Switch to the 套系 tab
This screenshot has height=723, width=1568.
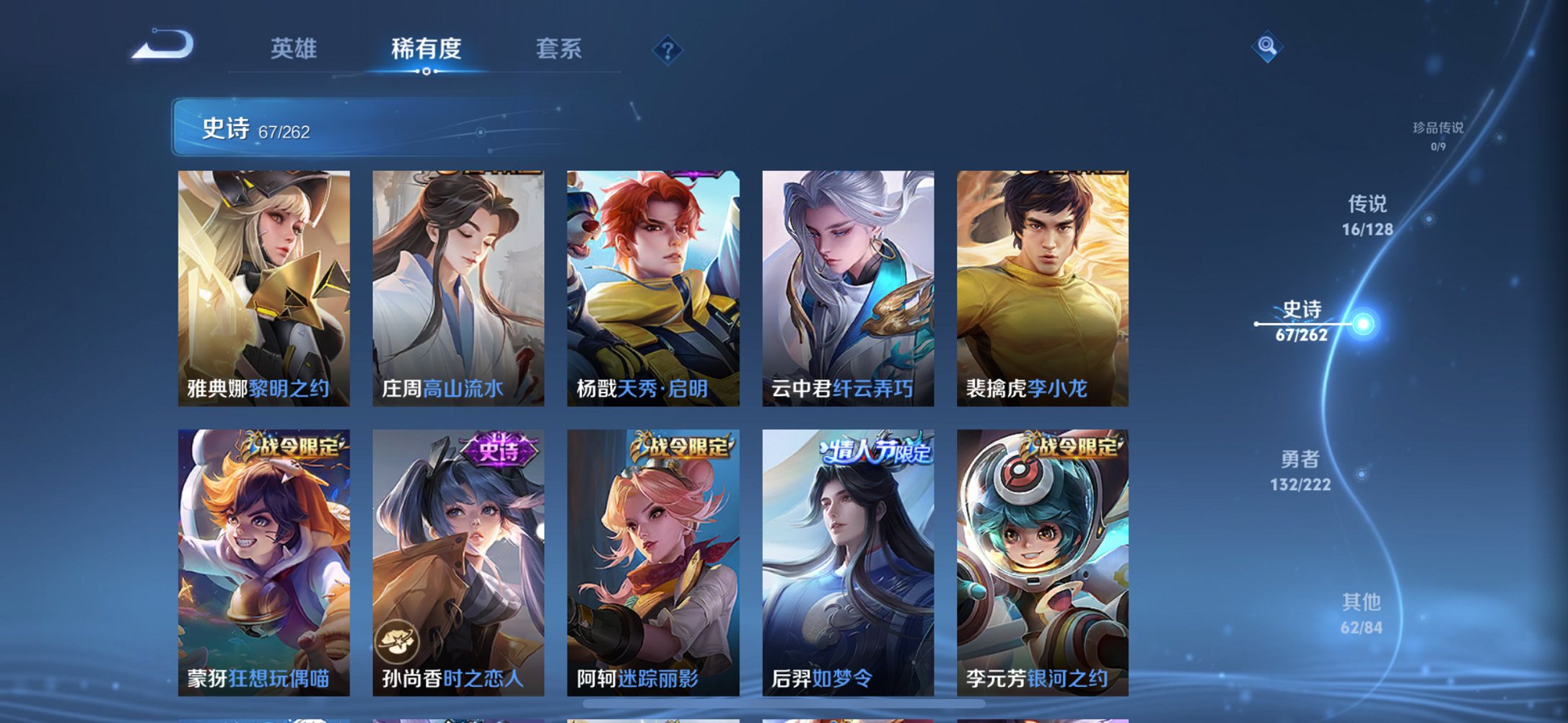pos(558,49)
